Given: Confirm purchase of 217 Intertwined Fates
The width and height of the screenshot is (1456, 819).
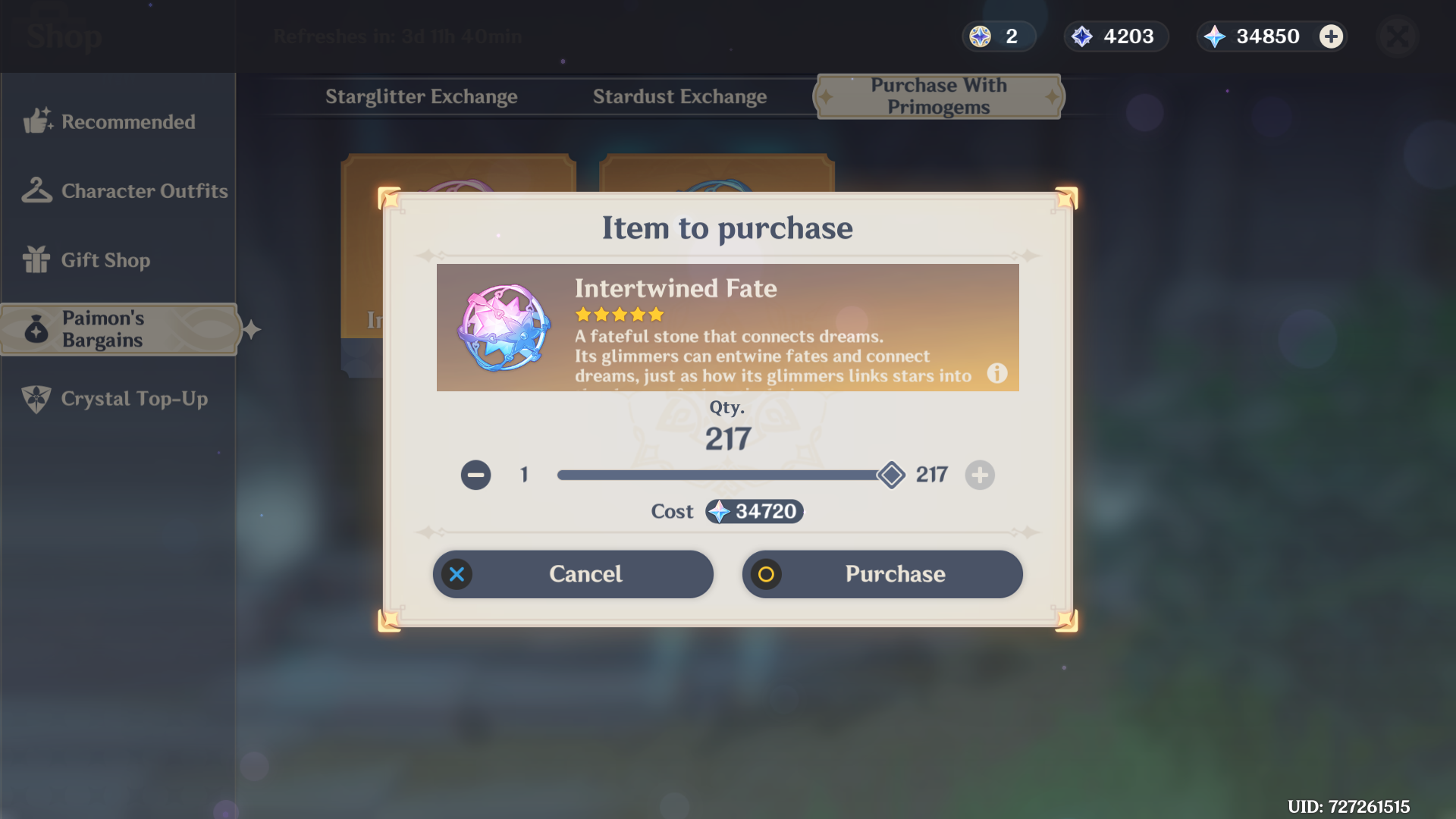Looking at the screenshot, I should pos(882,574).
